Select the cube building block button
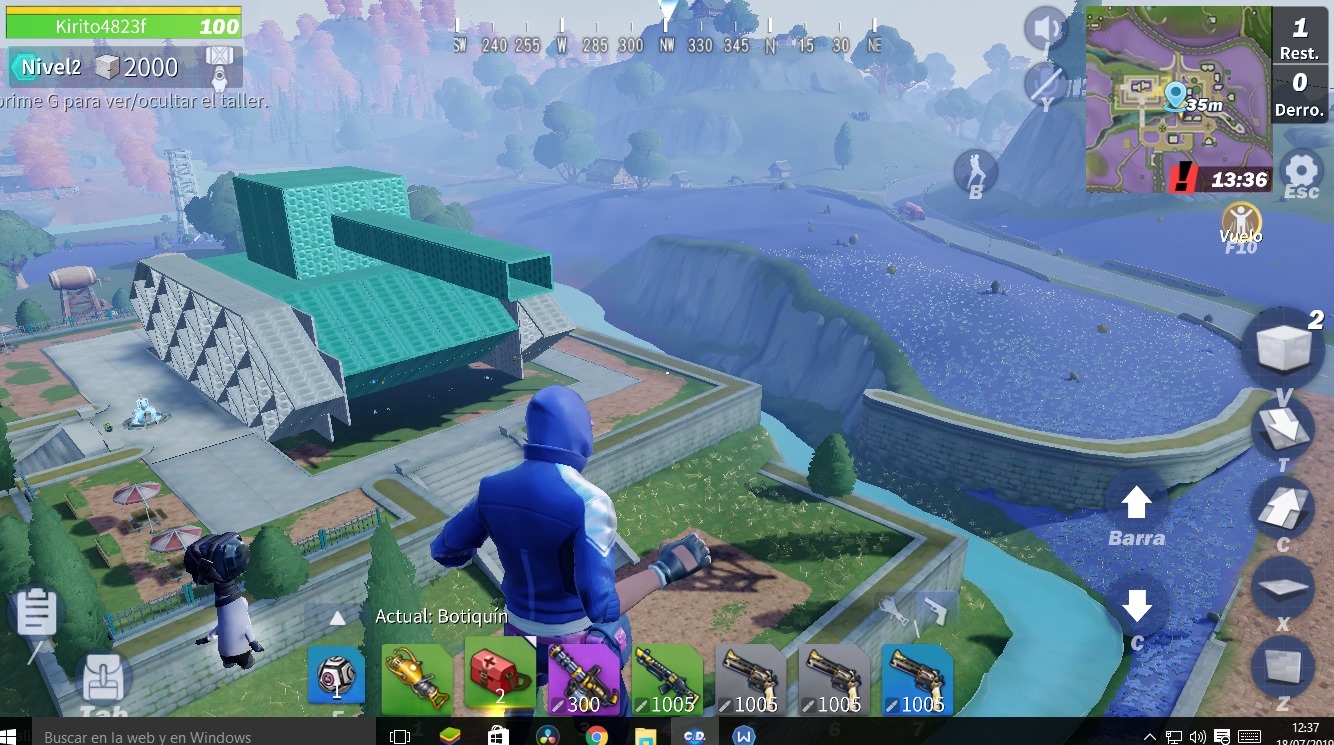 [1282, 347]
